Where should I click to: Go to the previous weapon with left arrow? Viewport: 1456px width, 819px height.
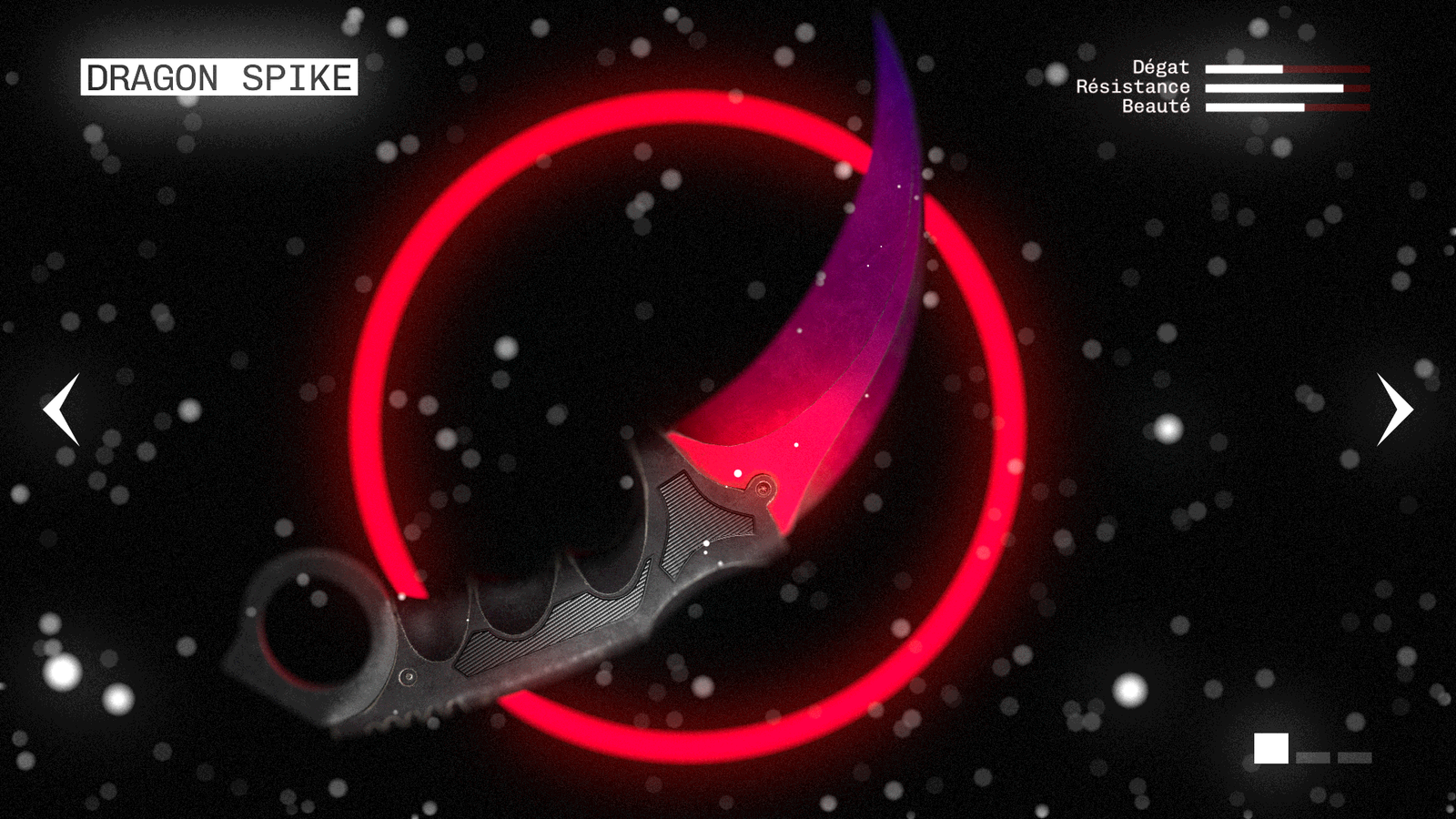coord(62,409)
